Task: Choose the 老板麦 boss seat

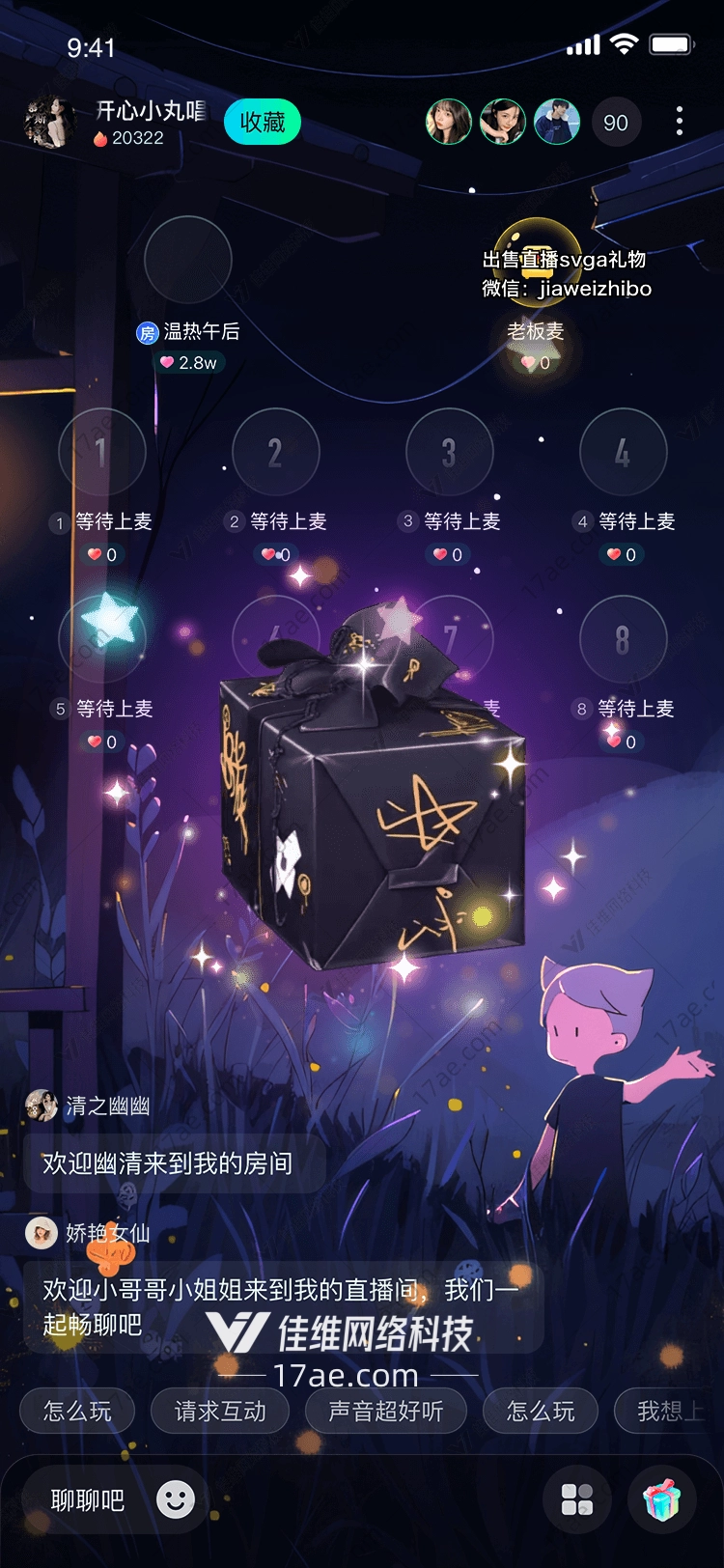Action: click(537, 261)
